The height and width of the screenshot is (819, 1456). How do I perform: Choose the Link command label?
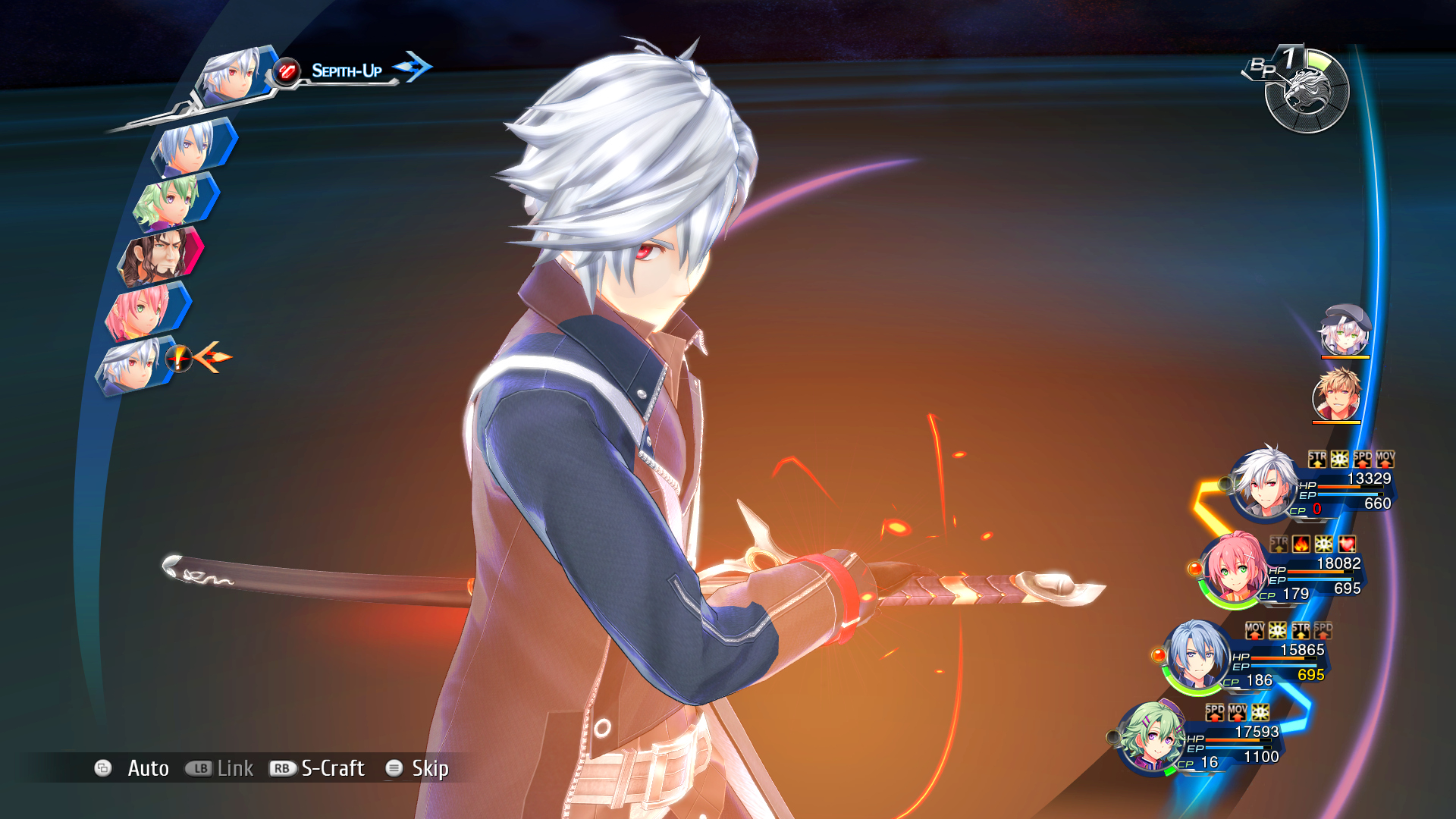pyautogui.click(x=234, y=768)
